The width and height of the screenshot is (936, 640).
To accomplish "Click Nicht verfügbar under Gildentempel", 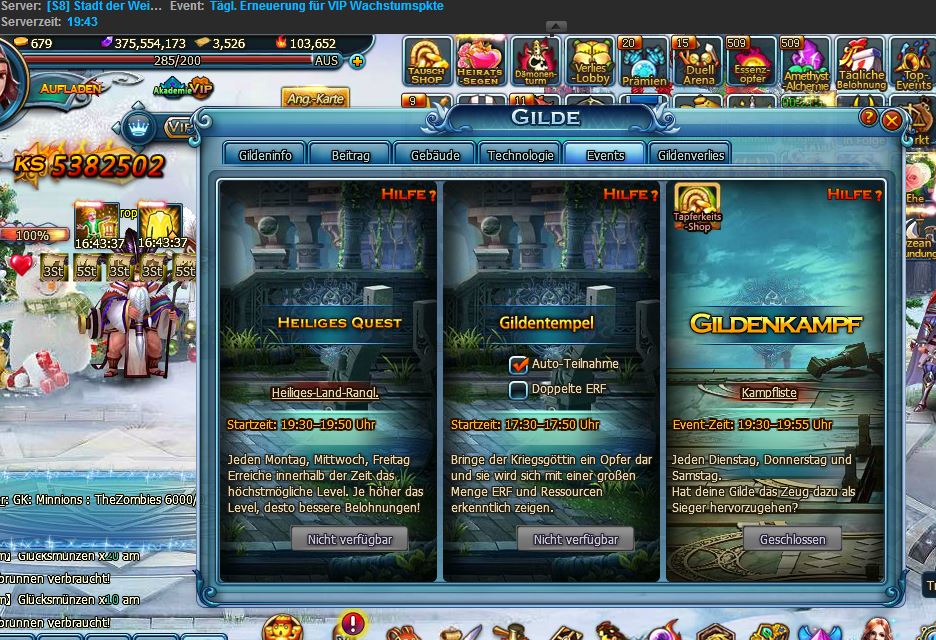I will pos(575,539).
